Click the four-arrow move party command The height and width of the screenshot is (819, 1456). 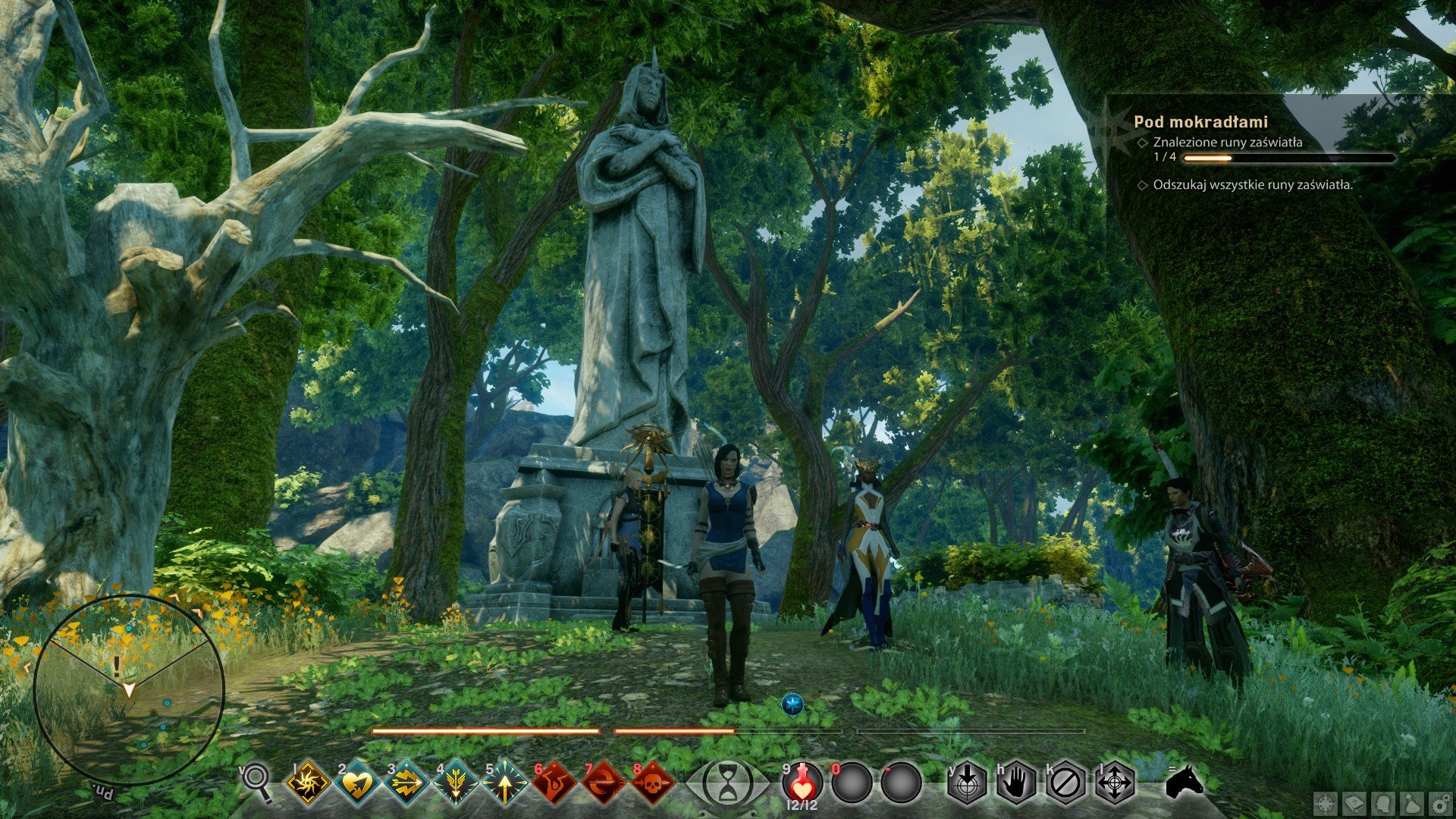coord(1115,783)
